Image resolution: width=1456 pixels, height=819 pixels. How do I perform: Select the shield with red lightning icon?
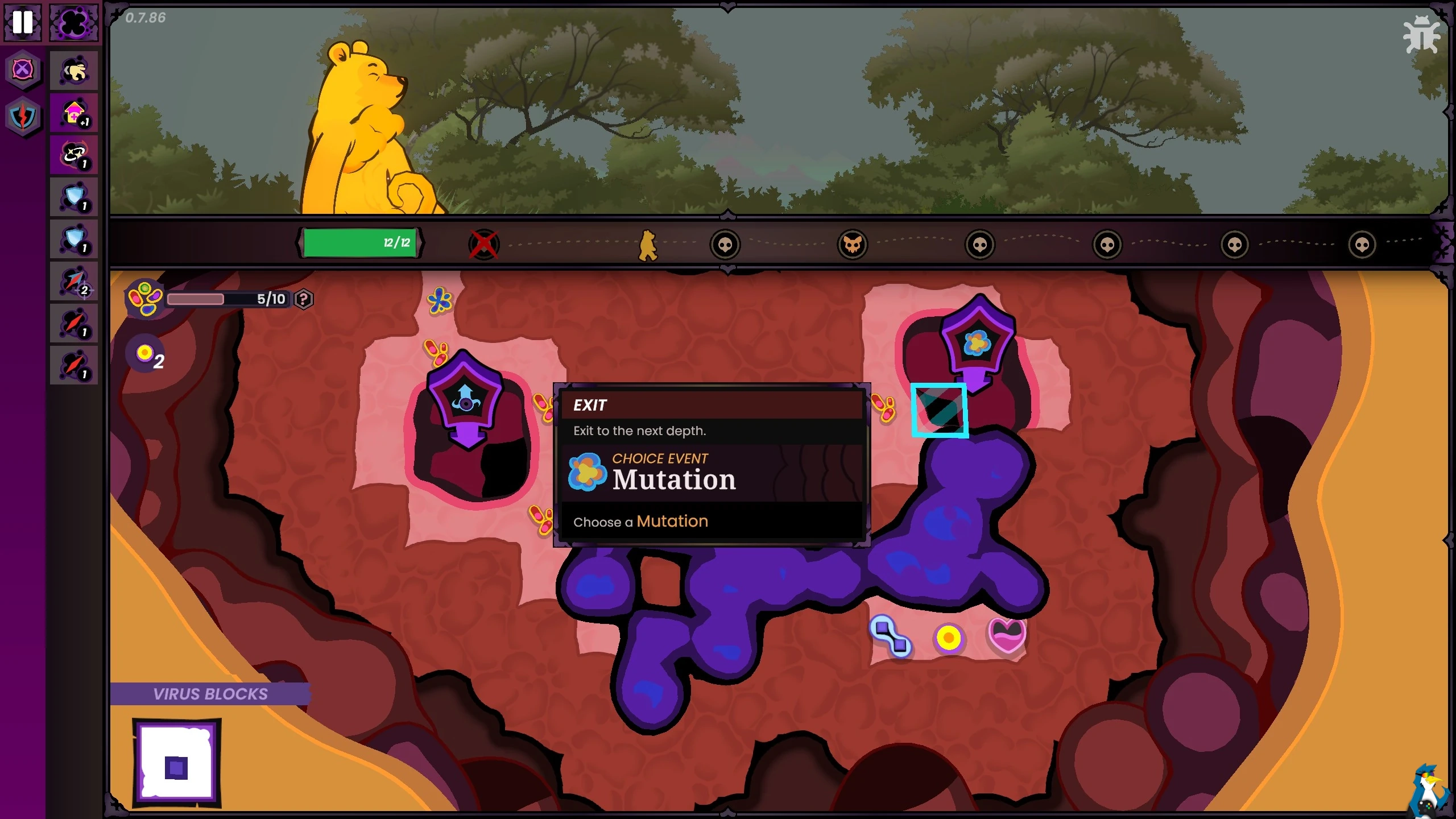click(23, 117)
